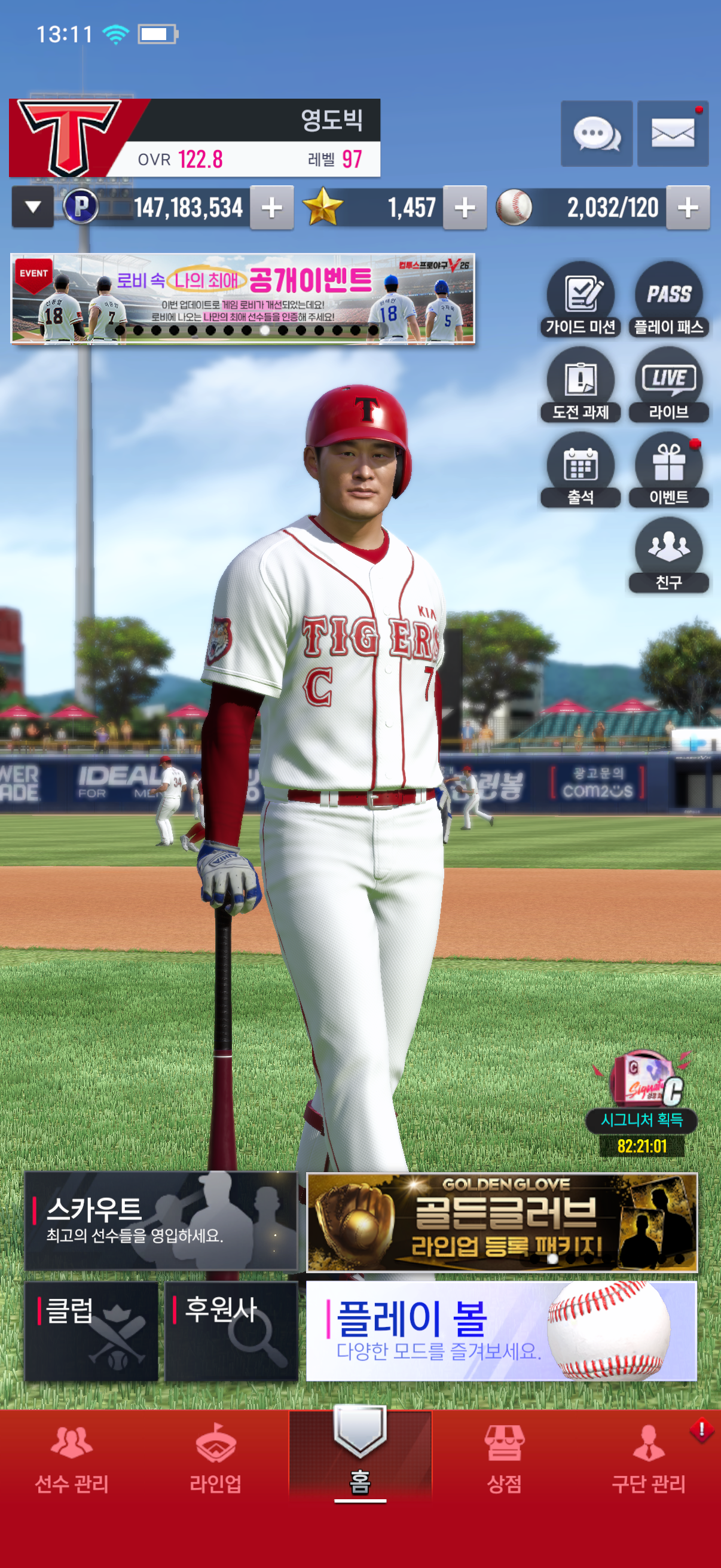Open 도전 과제 challenges
The height and width of the screenshot is (1568, 721).
point(581,385)
